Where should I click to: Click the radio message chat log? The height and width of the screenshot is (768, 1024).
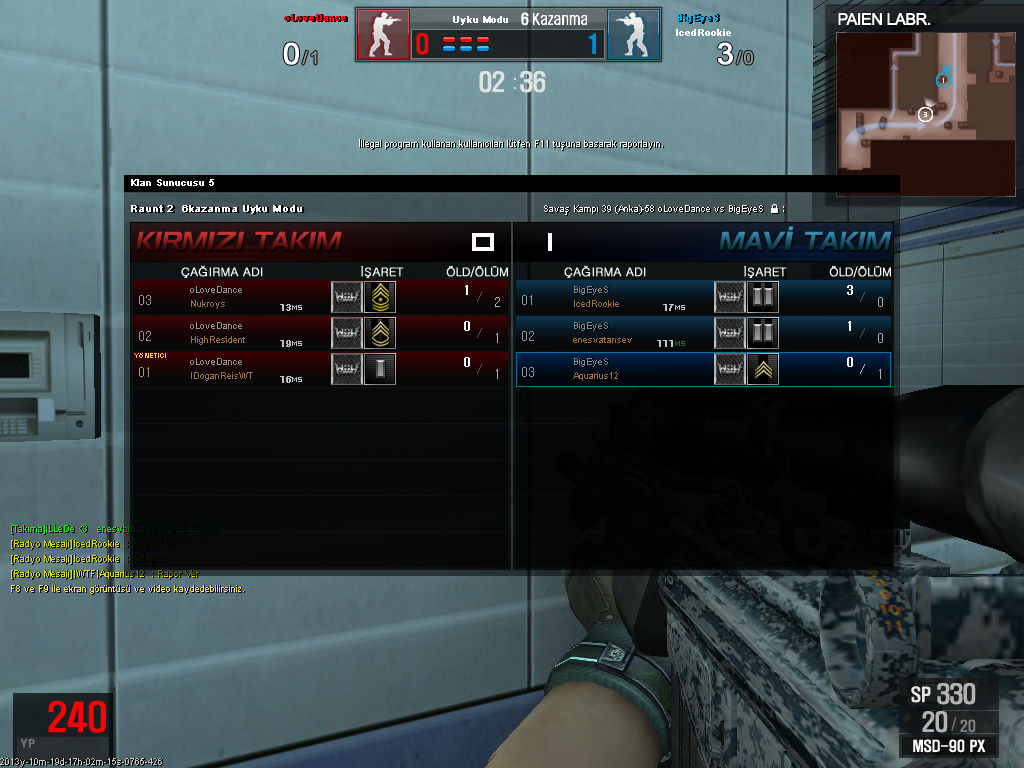(110, 551)
